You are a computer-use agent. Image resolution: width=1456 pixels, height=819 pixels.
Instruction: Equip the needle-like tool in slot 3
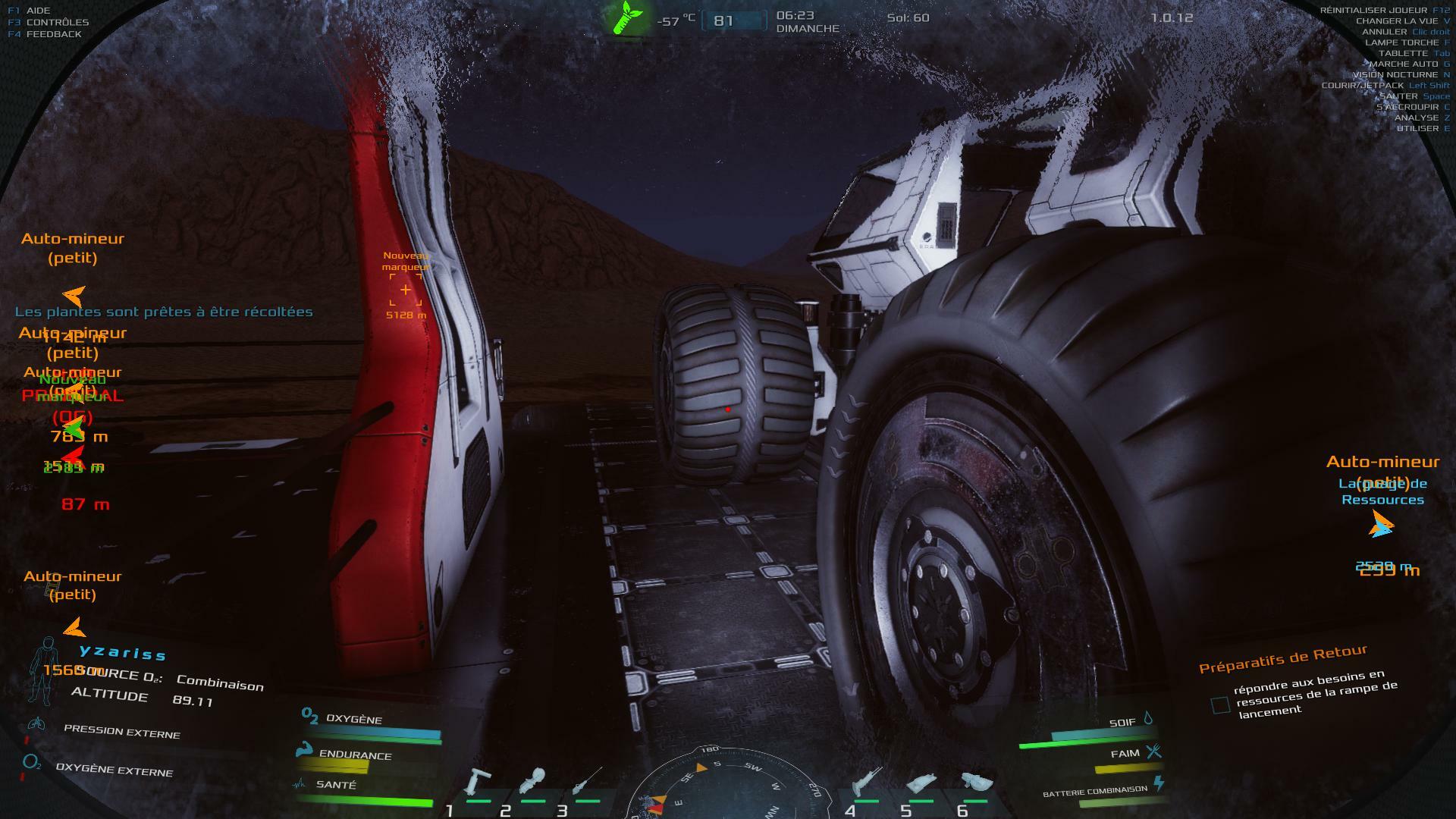click(x=588, y=782)
